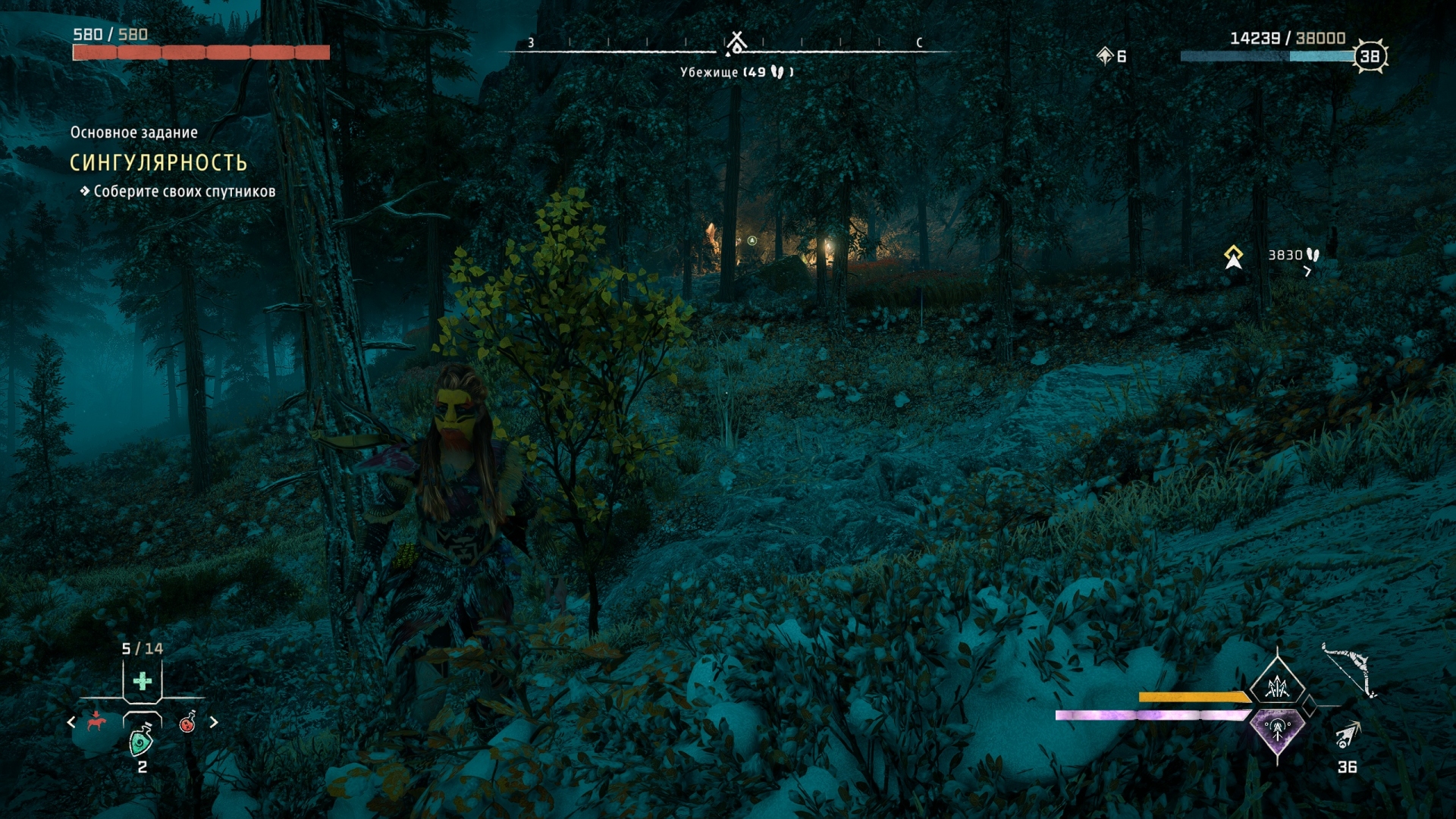The image size is (1456, 819).
Task: Open the level 38 skill badge
Action: pos(1370,56)
